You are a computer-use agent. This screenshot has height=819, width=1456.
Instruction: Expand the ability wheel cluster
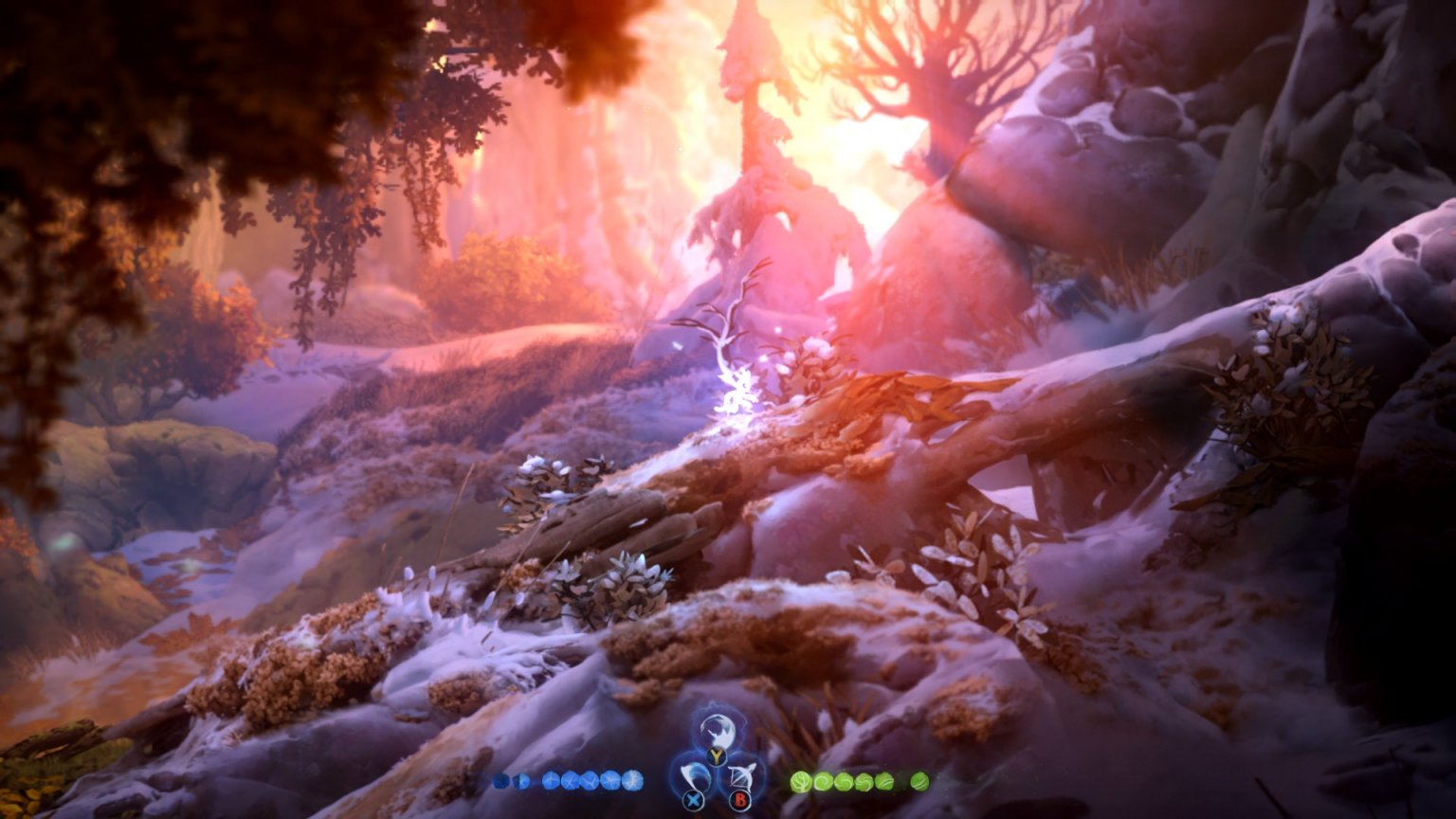718,764
